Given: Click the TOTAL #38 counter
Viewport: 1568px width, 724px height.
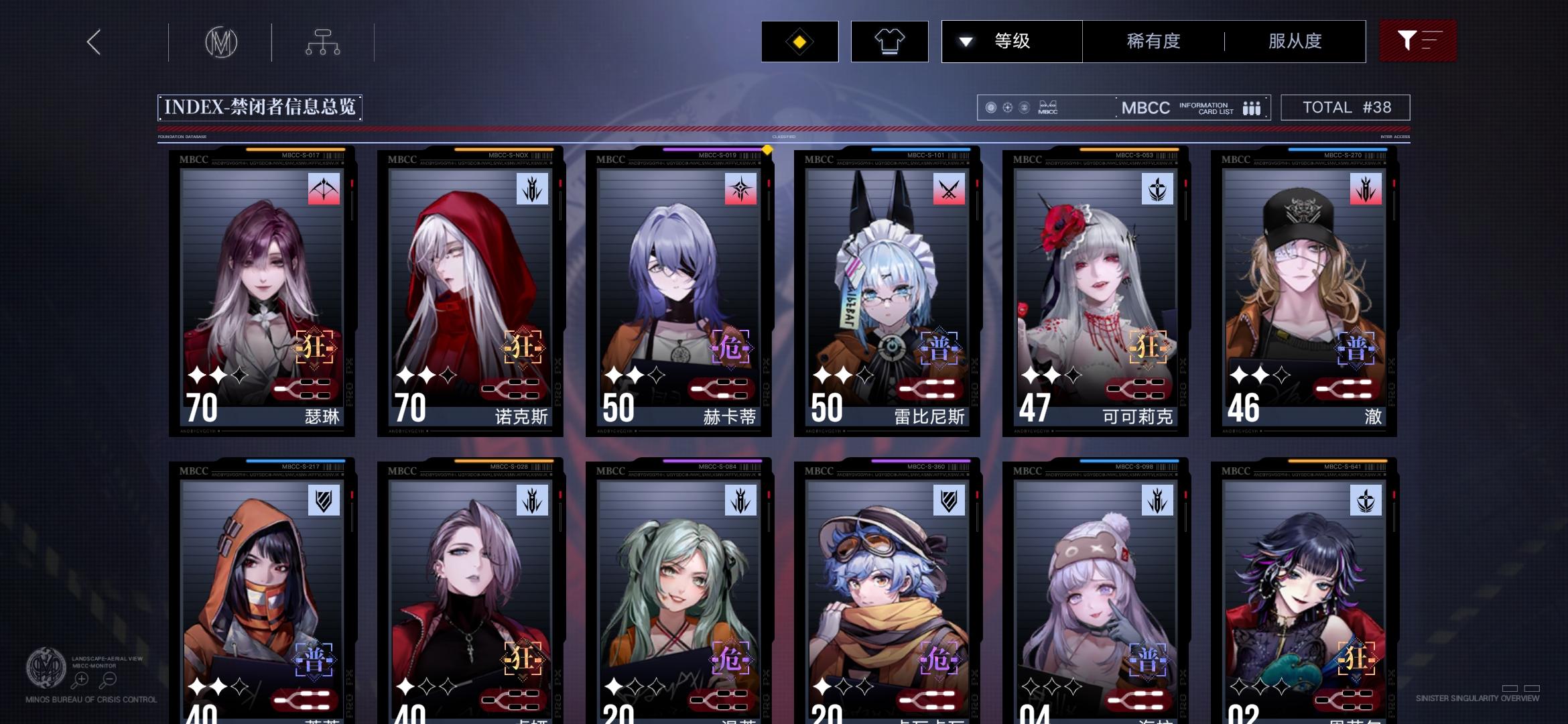Looking at the screenshot, I should pyautogui.click(x=1346, y=107).
